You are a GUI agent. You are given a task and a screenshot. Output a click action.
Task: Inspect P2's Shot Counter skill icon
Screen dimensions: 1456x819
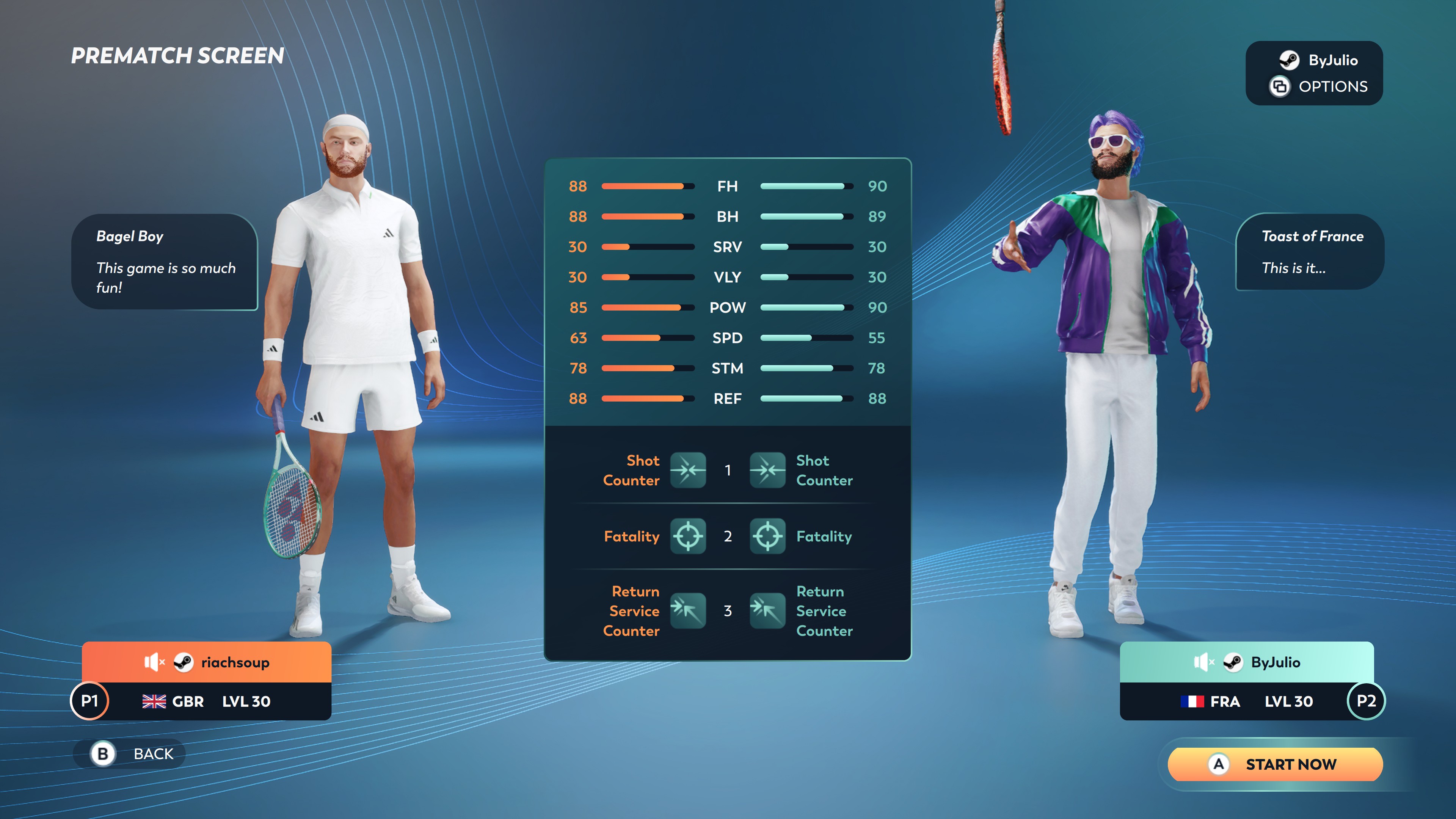tap(767, 470)
